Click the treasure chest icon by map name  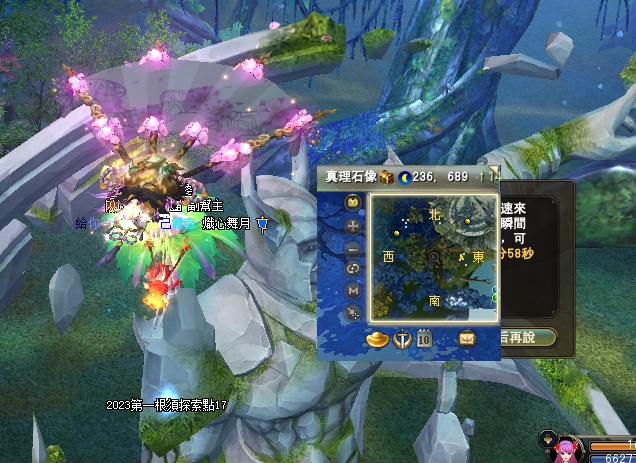pos(386,177)
